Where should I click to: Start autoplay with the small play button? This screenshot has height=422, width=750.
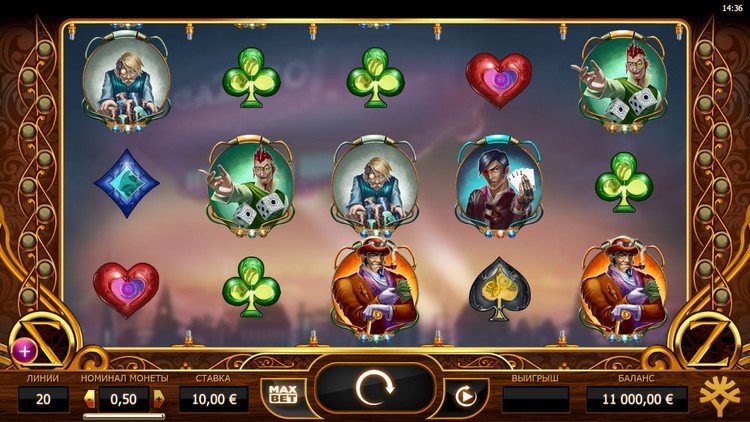point(464,395)
